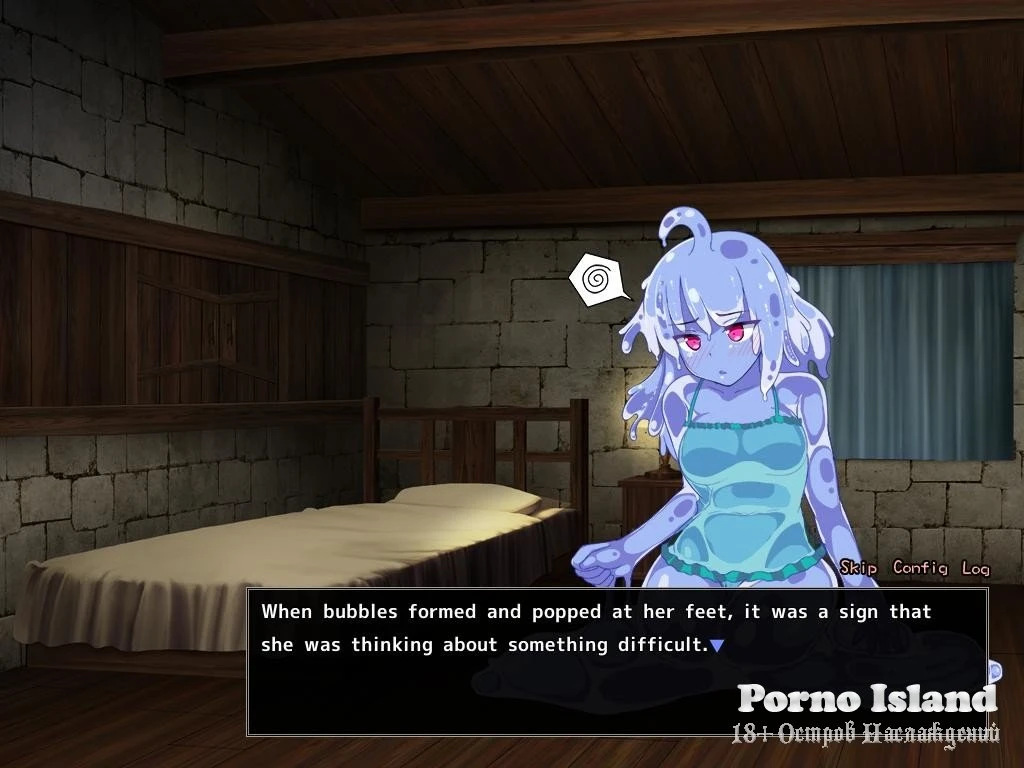Screen dimensions: 1024x768
Task: Show the dialogue Log
Action: (975, 568)
